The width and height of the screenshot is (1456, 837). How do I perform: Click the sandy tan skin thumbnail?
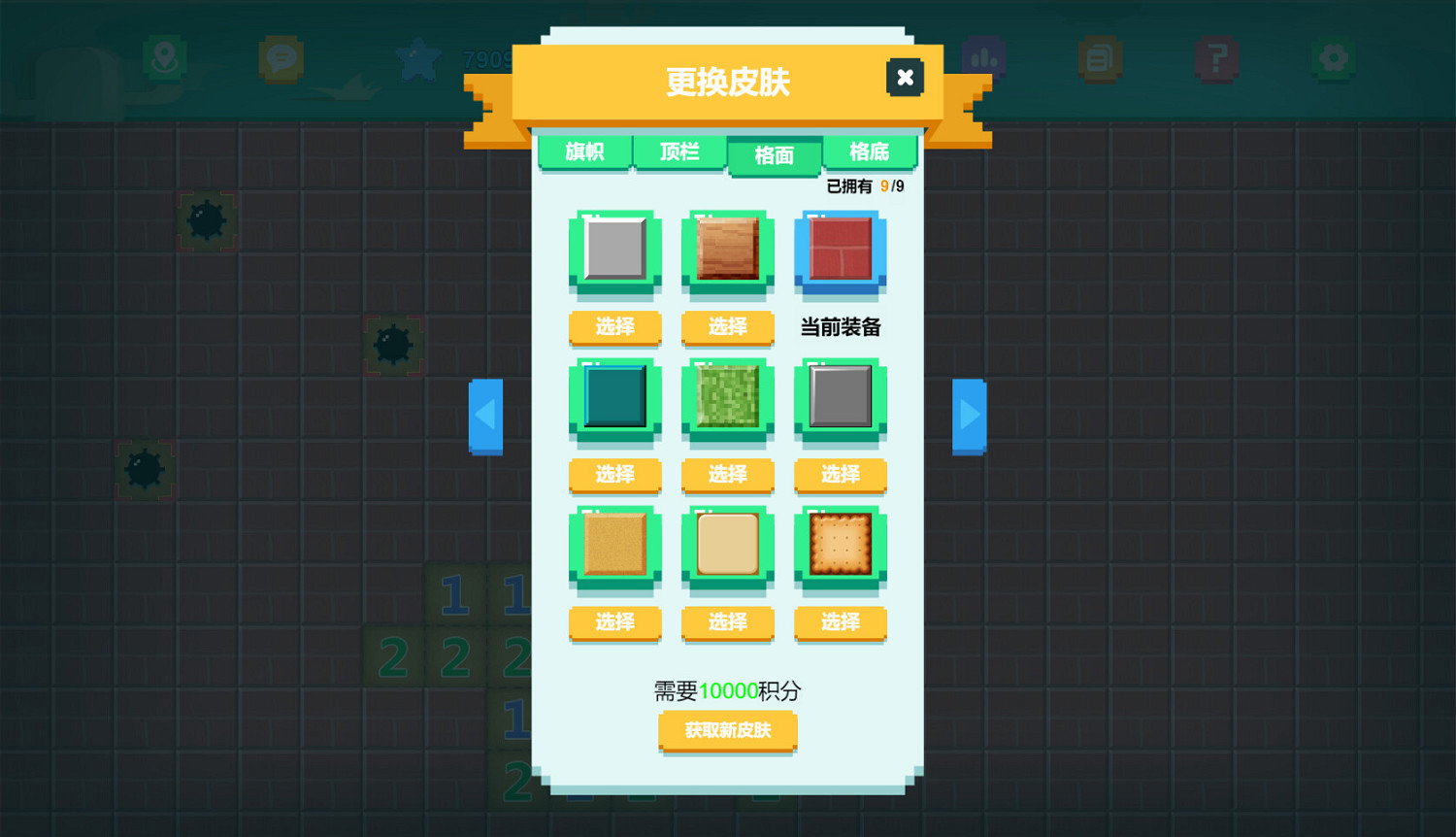coord(614,546)
